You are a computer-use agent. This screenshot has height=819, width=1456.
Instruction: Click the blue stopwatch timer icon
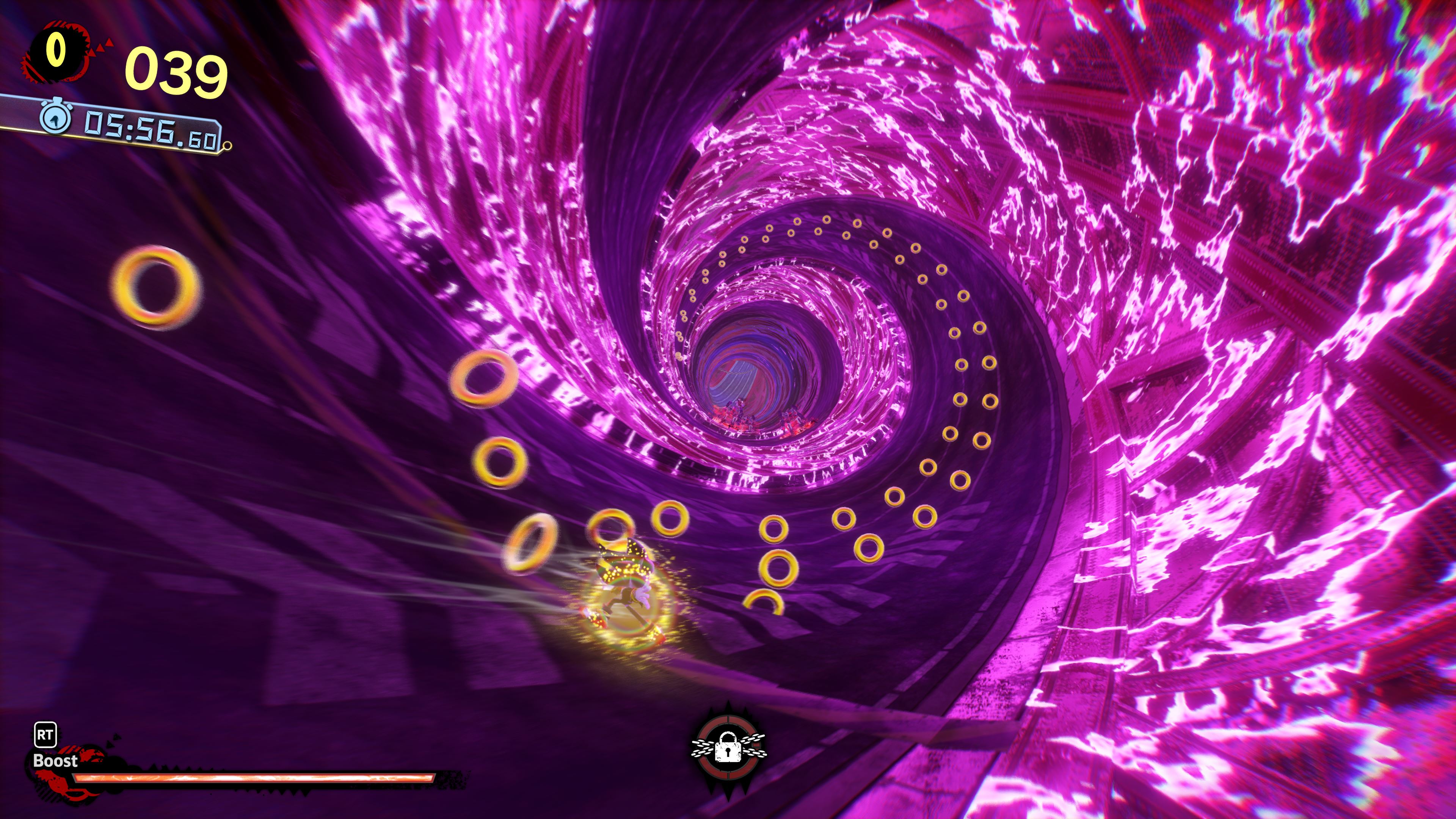click(x=55, y=118)
